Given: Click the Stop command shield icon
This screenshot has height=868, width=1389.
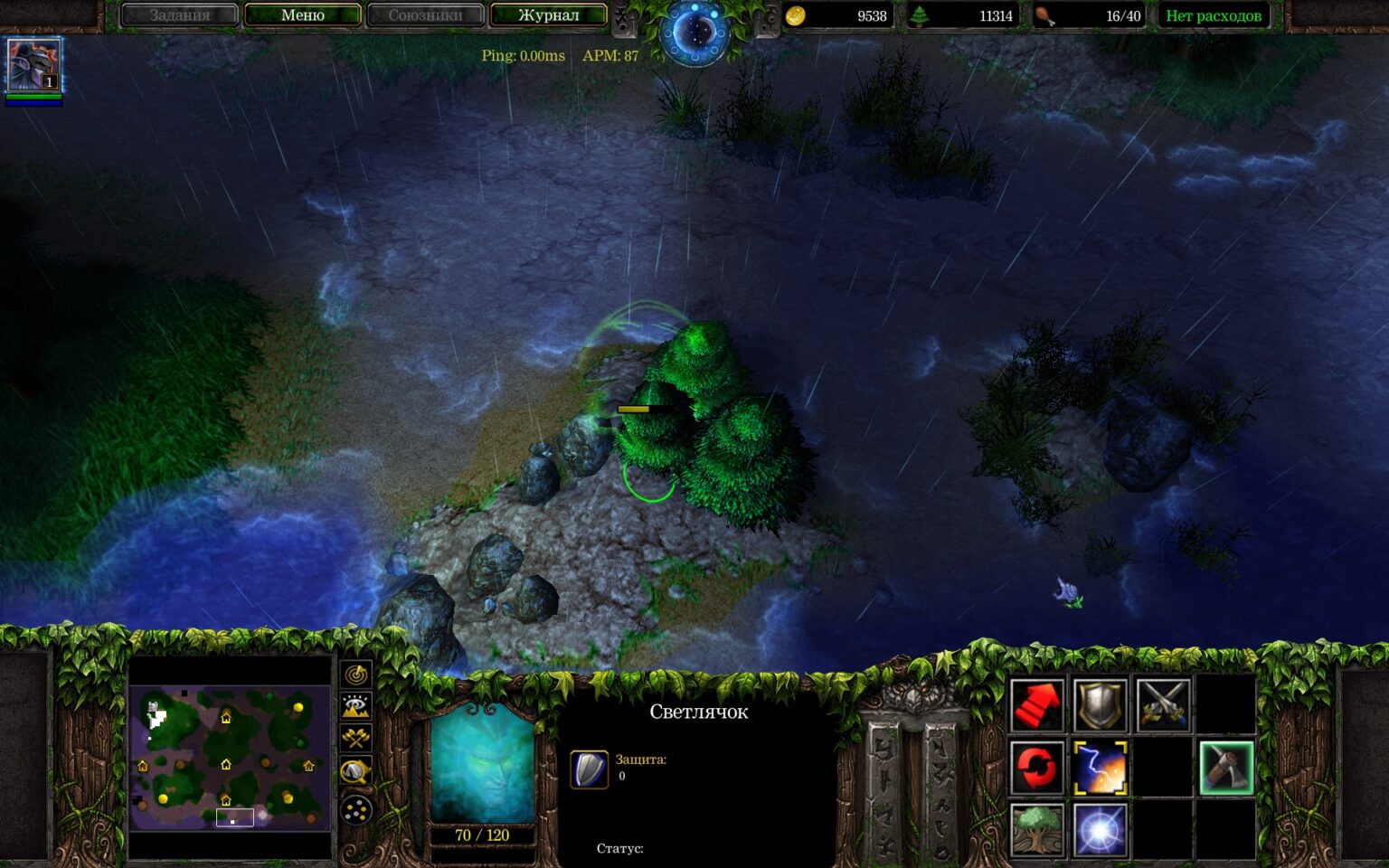Looking at the screenshot, I should (1098, 706).
